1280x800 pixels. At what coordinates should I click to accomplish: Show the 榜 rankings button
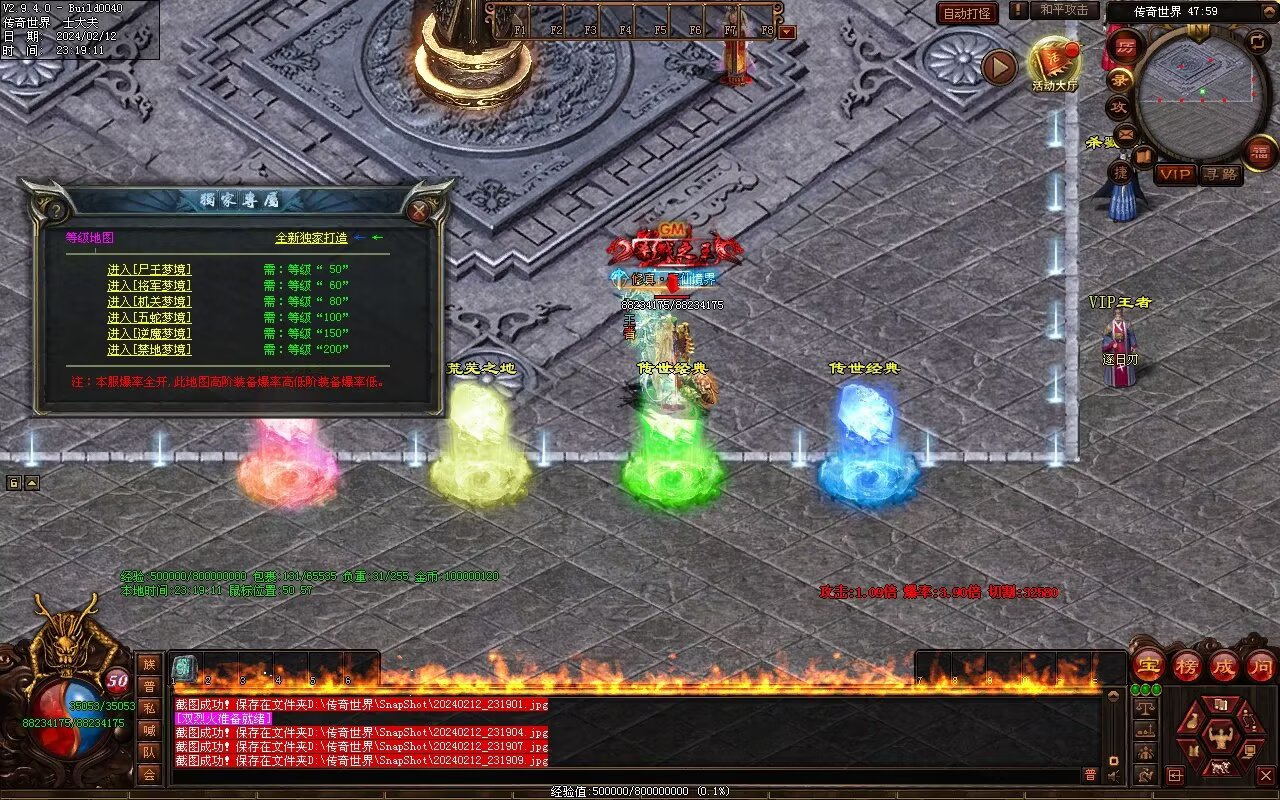pos(1186,665)
